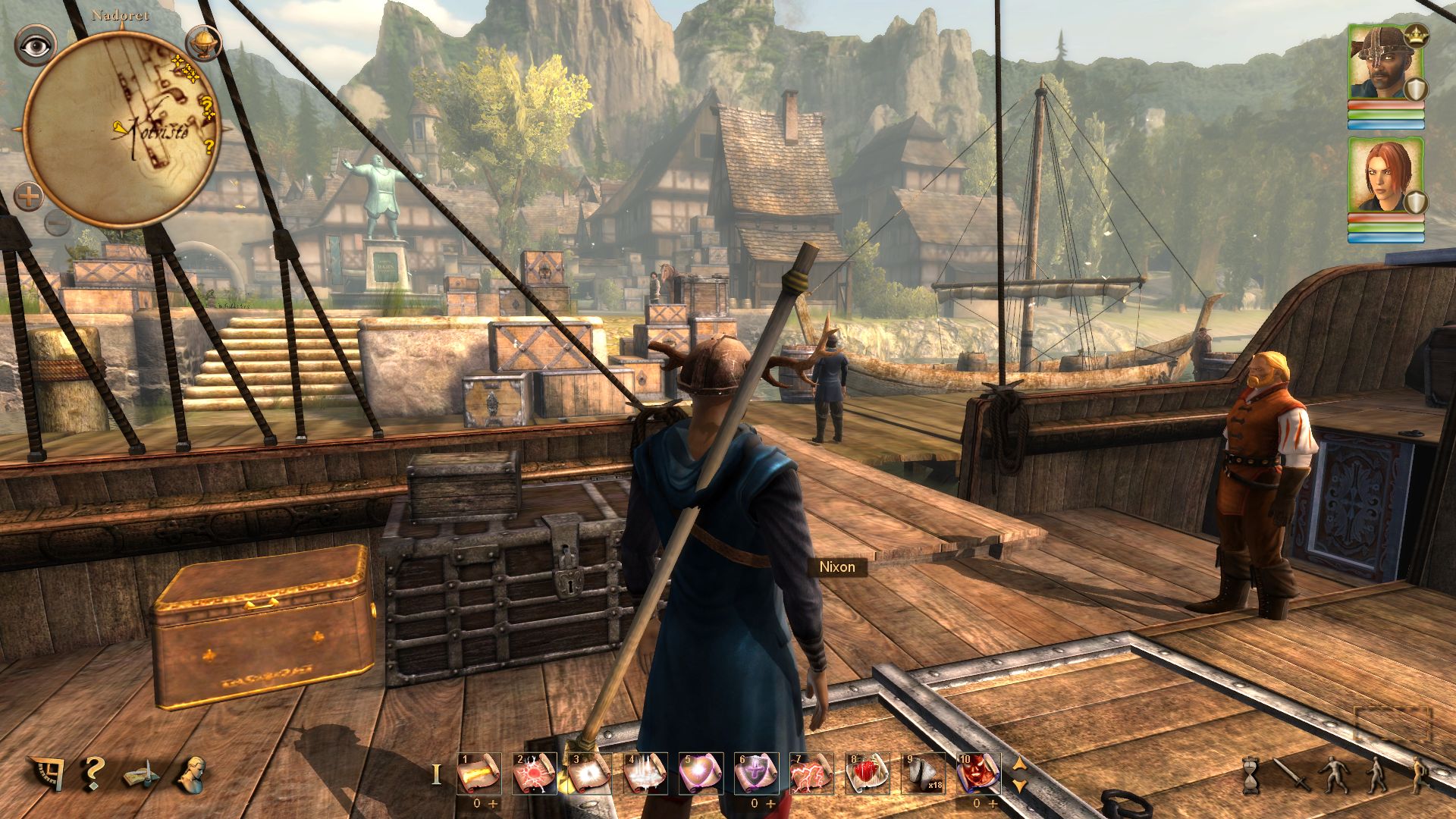The image size is (1456, 819).
Task: Activate the glowing heart scroll in slot 5
Action: [700, 773]
